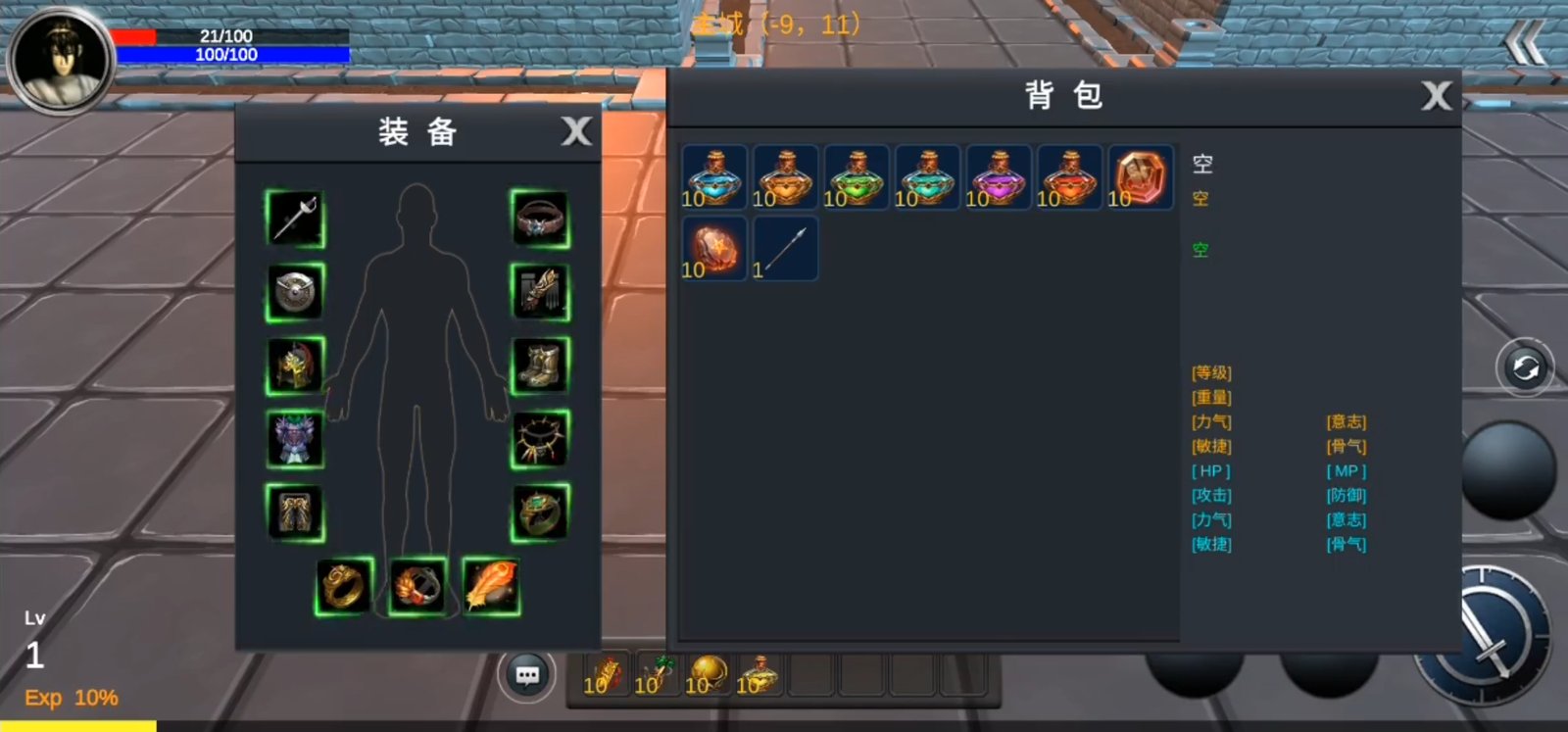The image size is (1568, 732).
Task: Click the circular arrows refresh button
Action: [1524, 368]
